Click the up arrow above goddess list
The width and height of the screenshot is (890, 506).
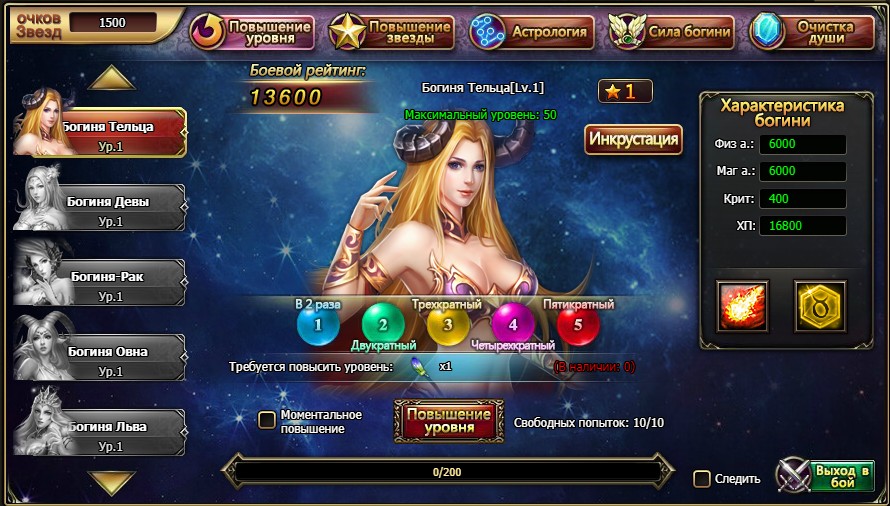click(111, 78)
